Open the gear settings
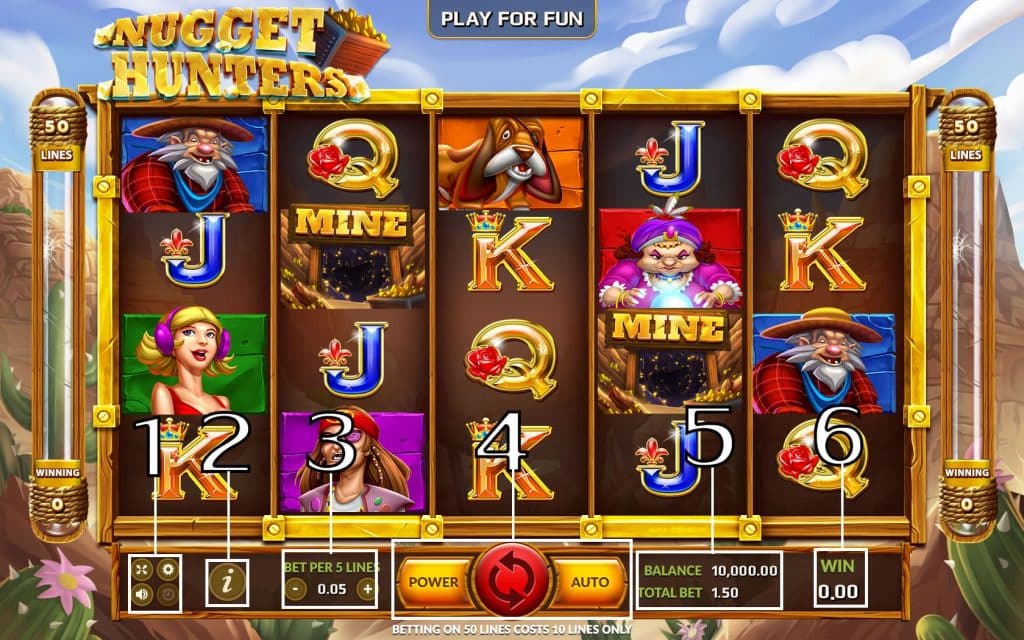The width and height of the screenshot is (1024, 640). pyautogui.click(x=168, y=569)
